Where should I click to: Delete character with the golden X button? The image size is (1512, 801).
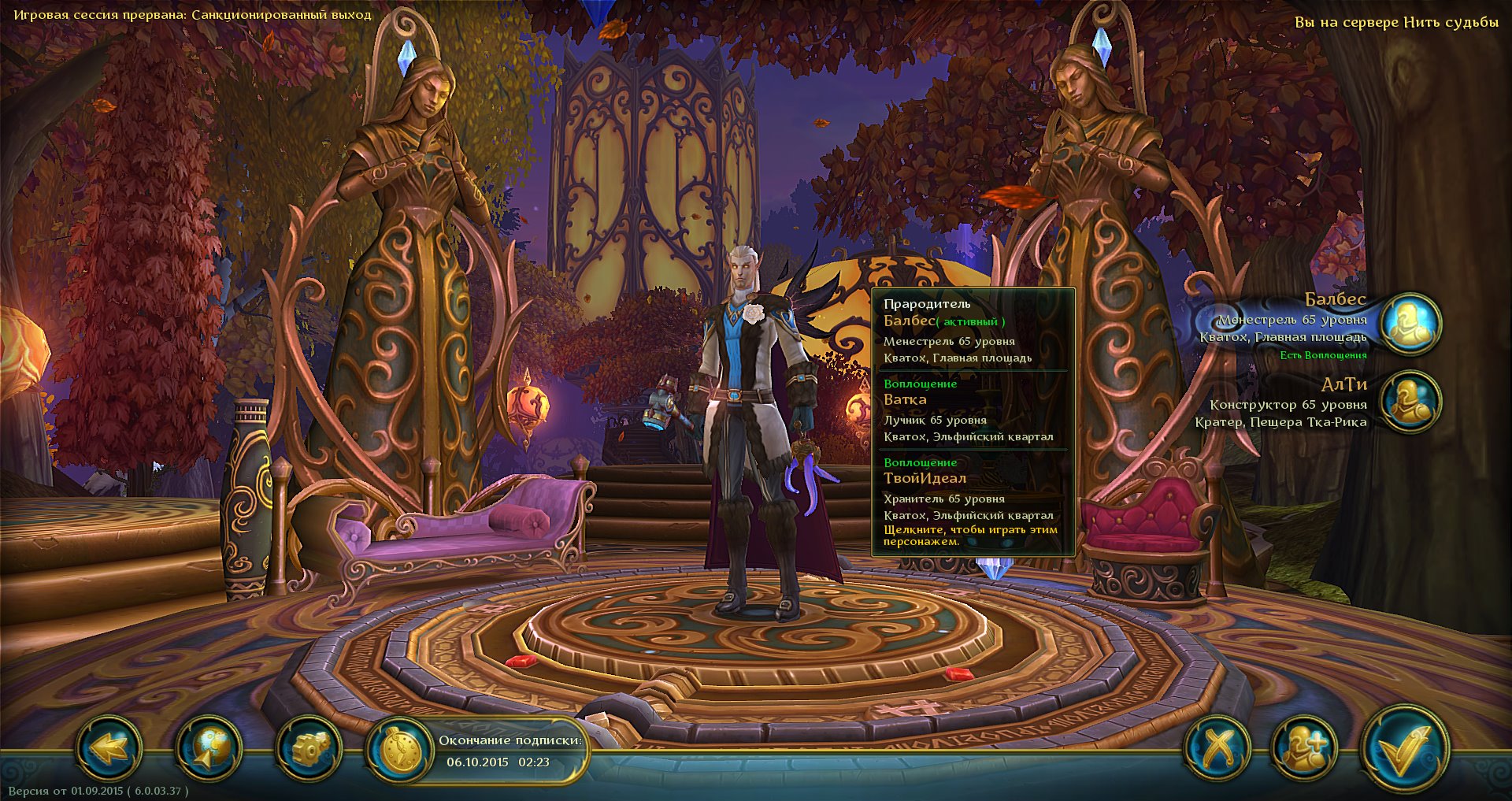(x=1217, y=747)
